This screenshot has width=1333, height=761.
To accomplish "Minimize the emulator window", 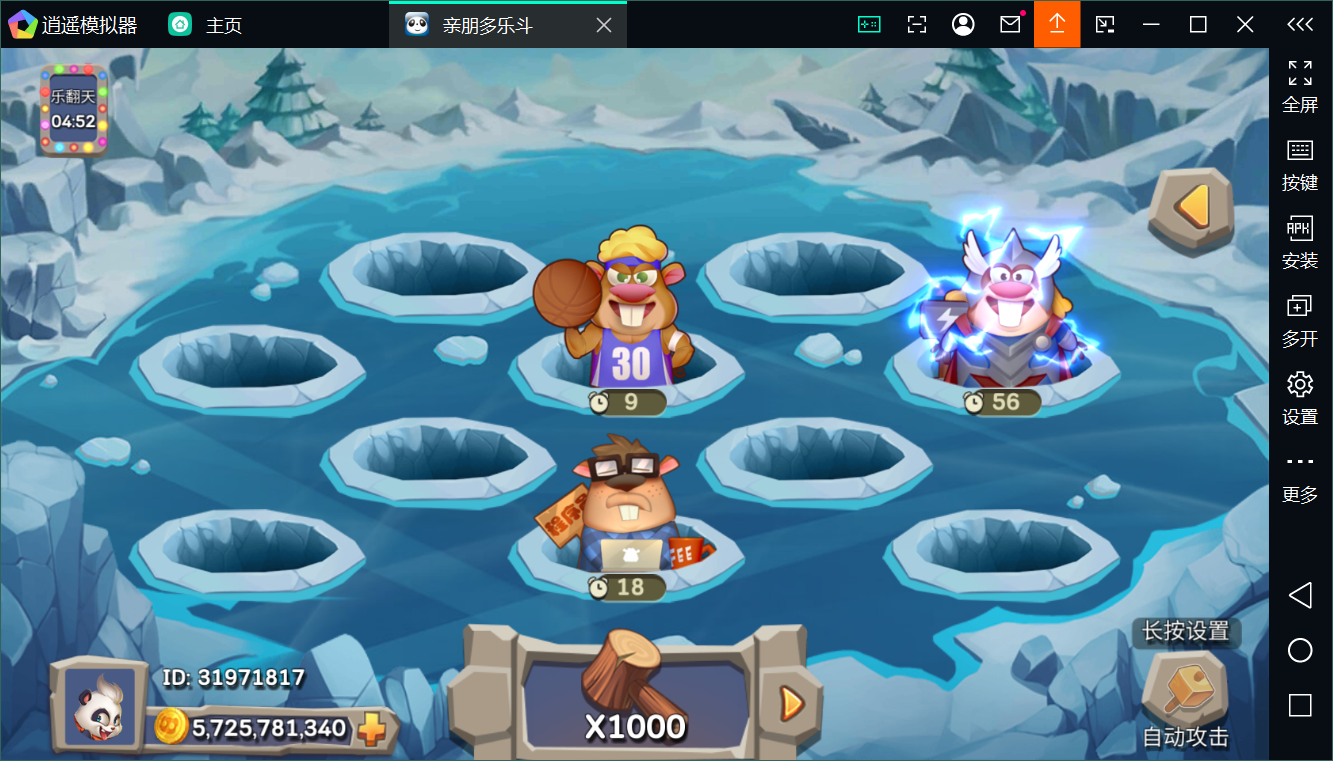I will point(1151,25).
